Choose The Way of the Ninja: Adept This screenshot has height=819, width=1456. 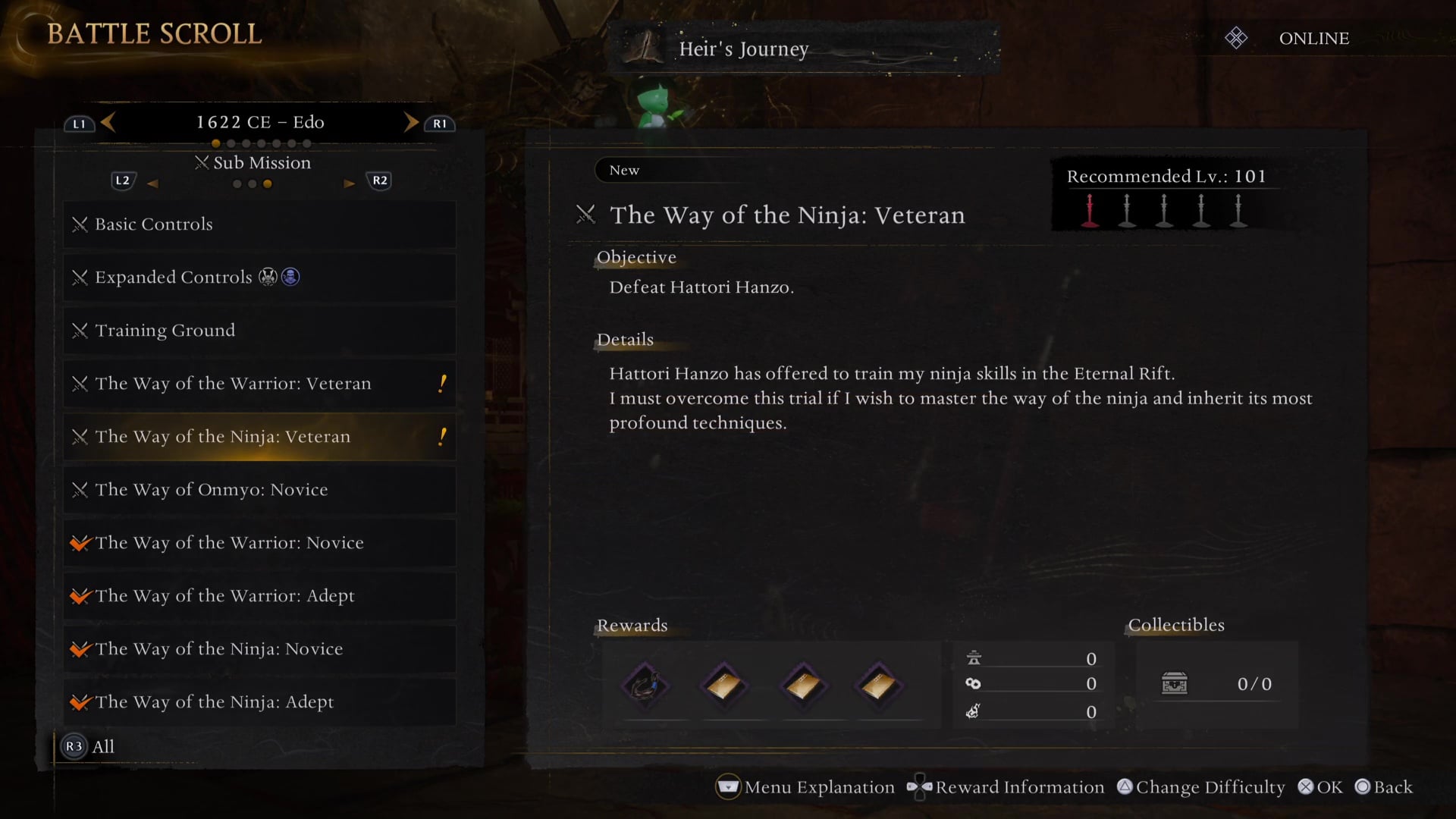click(259, 702)
